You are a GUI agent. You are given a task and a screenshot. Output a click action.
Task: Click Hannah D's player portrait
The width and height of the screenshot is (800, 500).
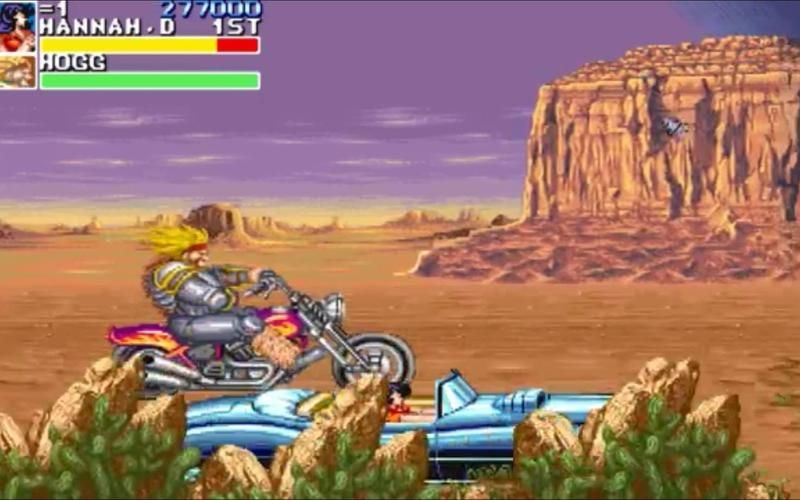[x=17, y=27]
